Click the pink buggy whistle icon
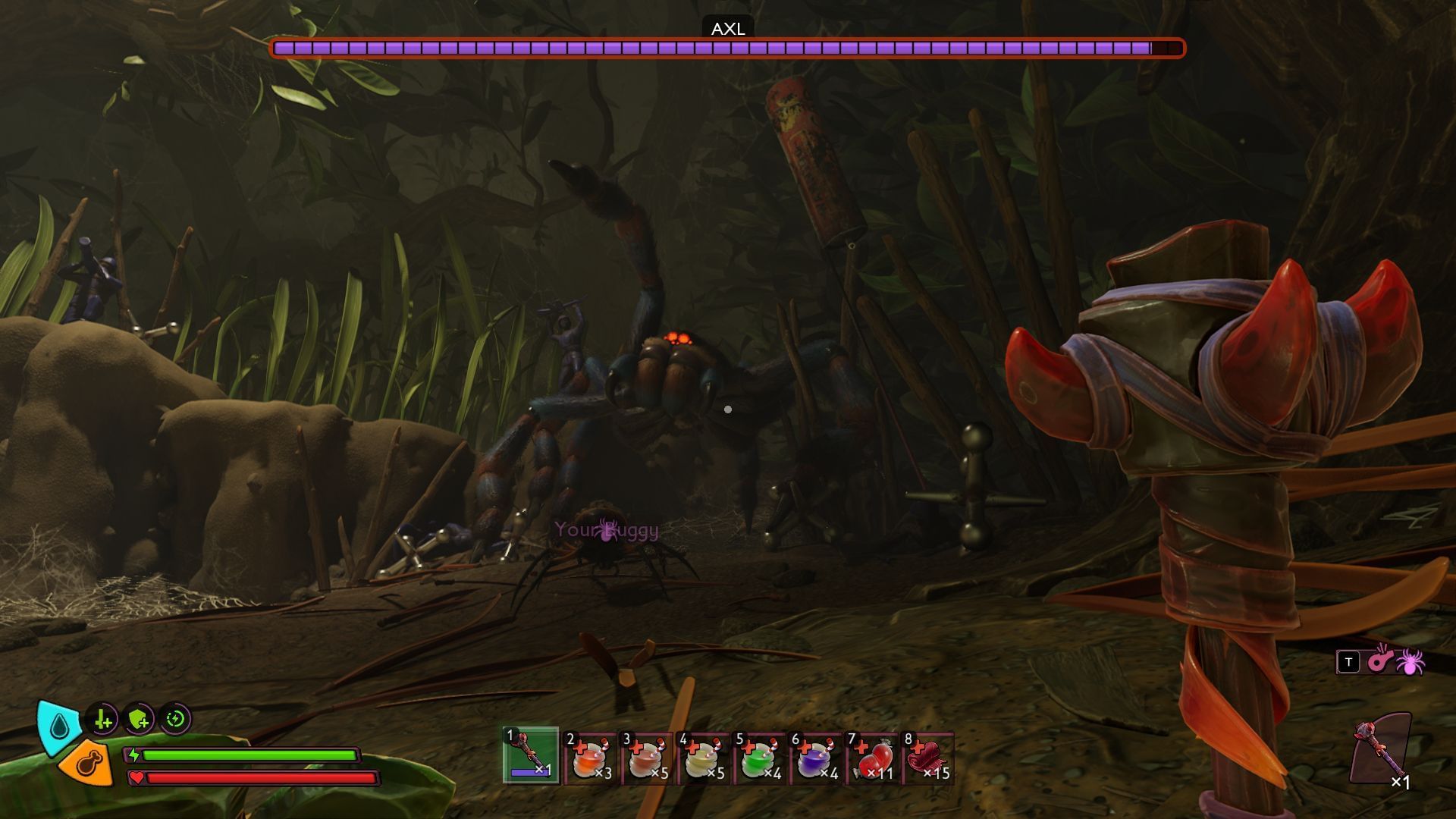Image resolution: width=1456 pixels, height=819 pixels. [x=1379, y=661]
